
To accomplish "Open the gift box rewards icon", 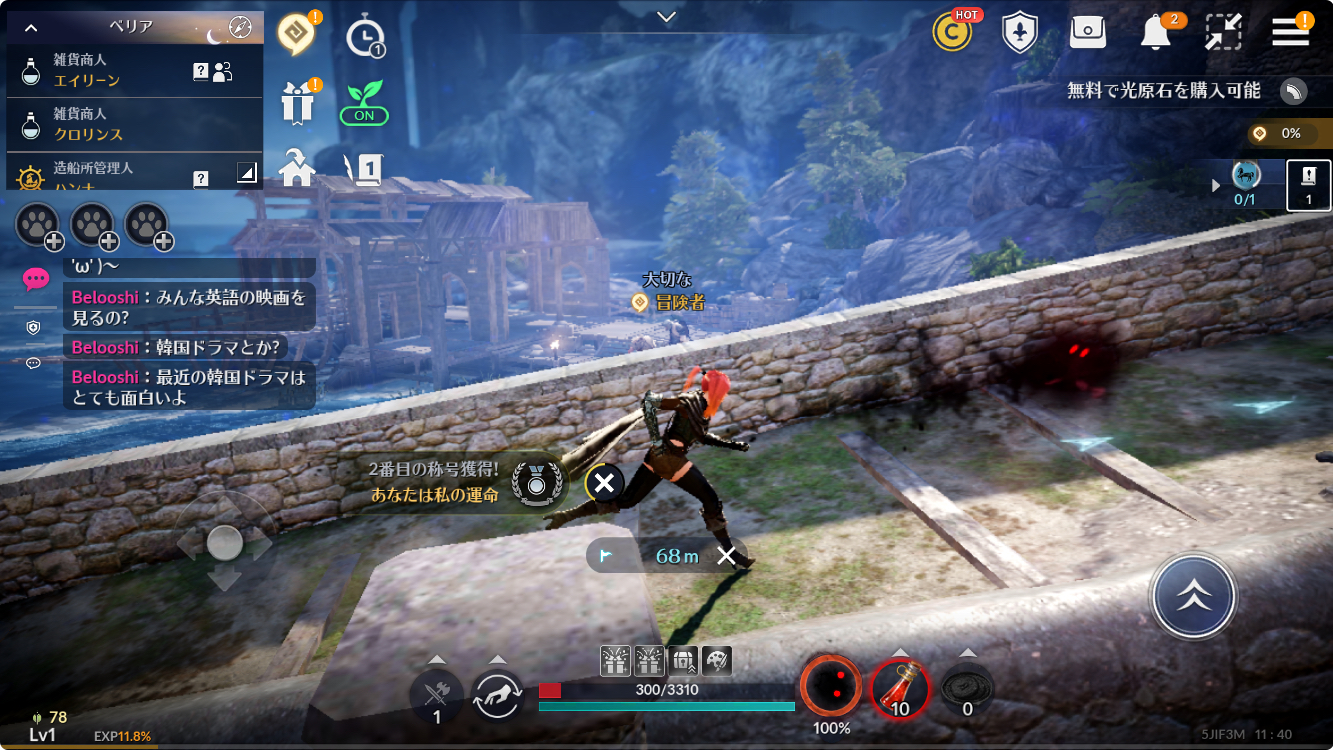I will (x=297, y=102).
